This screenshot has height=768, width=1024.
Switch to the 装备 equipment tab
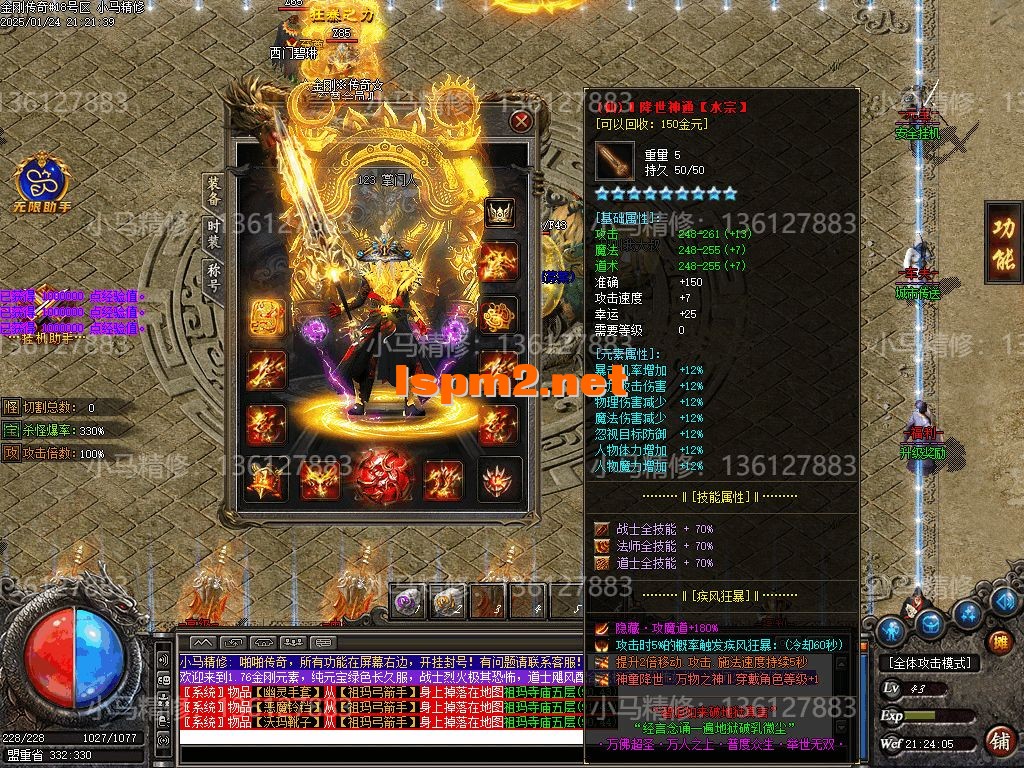[213, 188]
